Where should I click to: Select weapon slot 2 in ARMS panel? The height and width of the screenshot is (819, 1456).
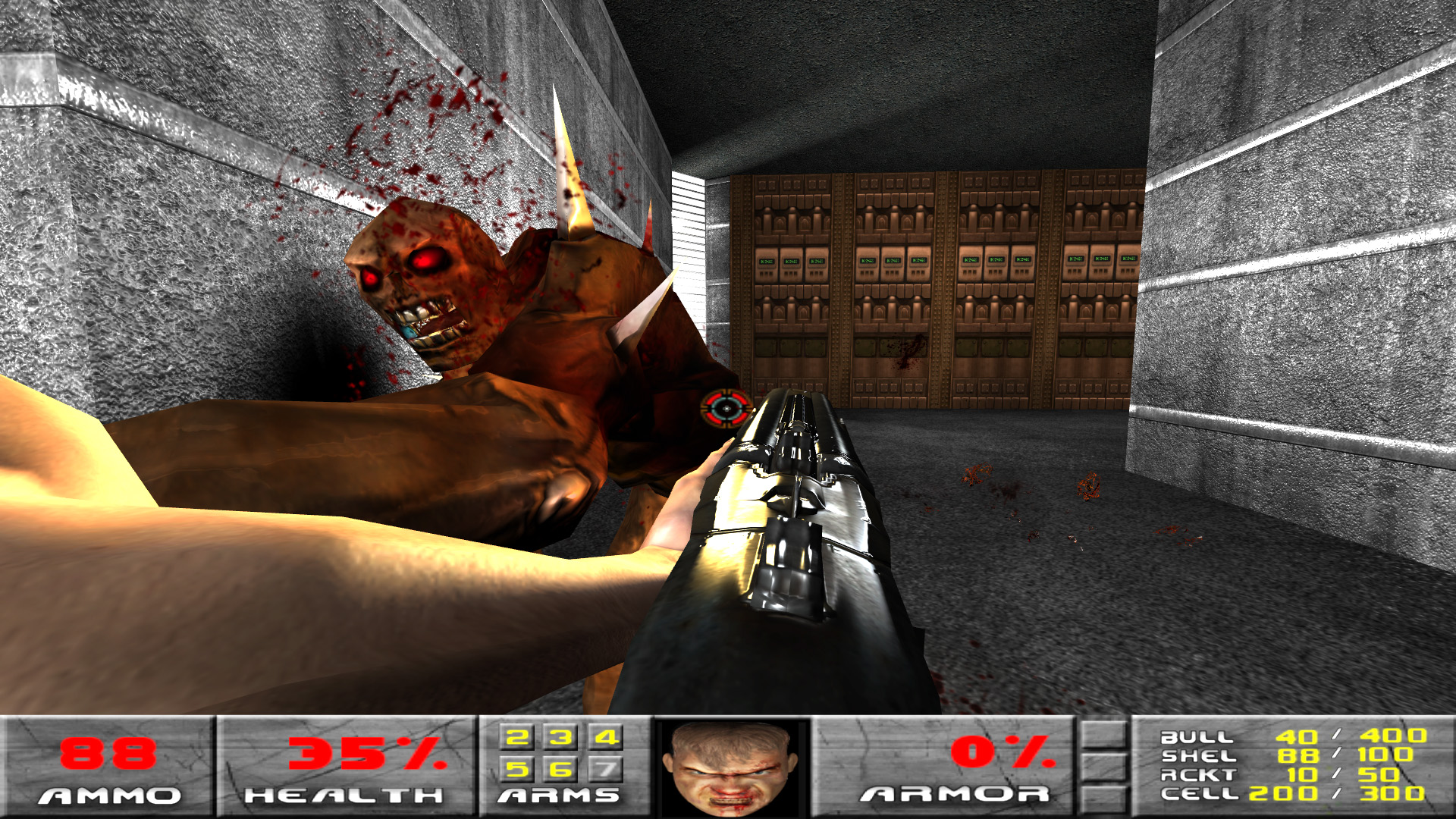coord(516,736)
